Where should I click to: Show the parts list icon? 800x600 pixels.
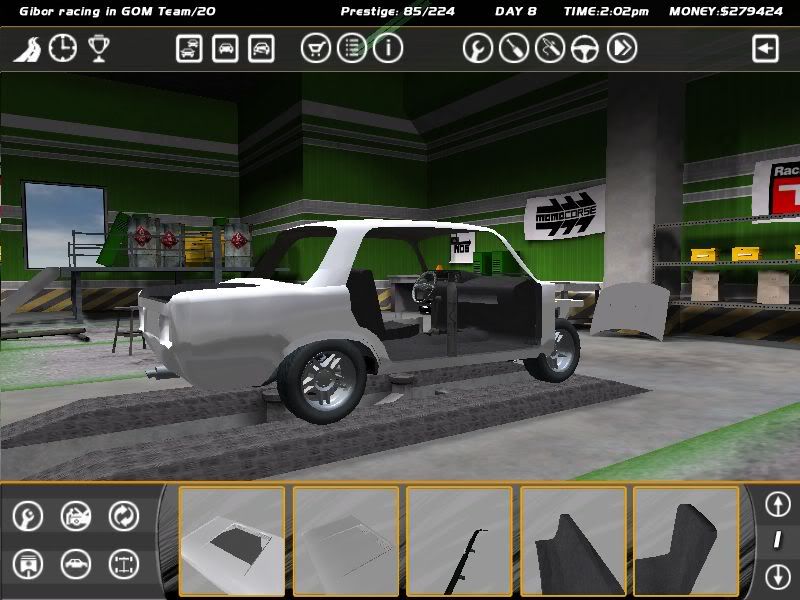(352, 48)
